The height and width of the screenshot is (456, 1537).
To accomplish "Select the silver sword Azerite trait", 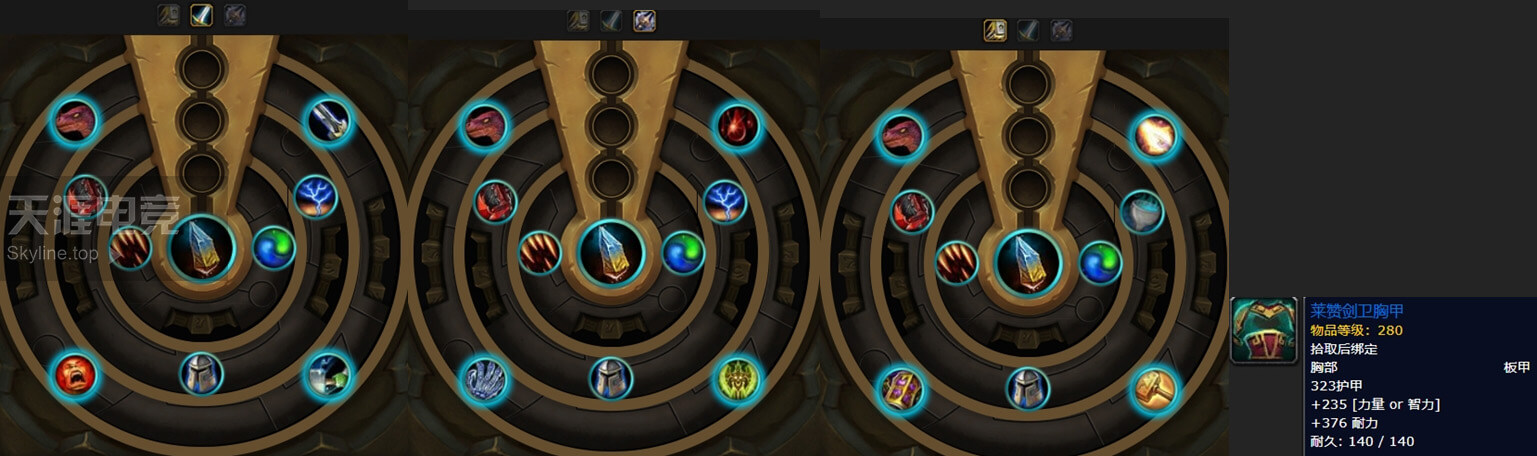I will click(x=328, y=121).
